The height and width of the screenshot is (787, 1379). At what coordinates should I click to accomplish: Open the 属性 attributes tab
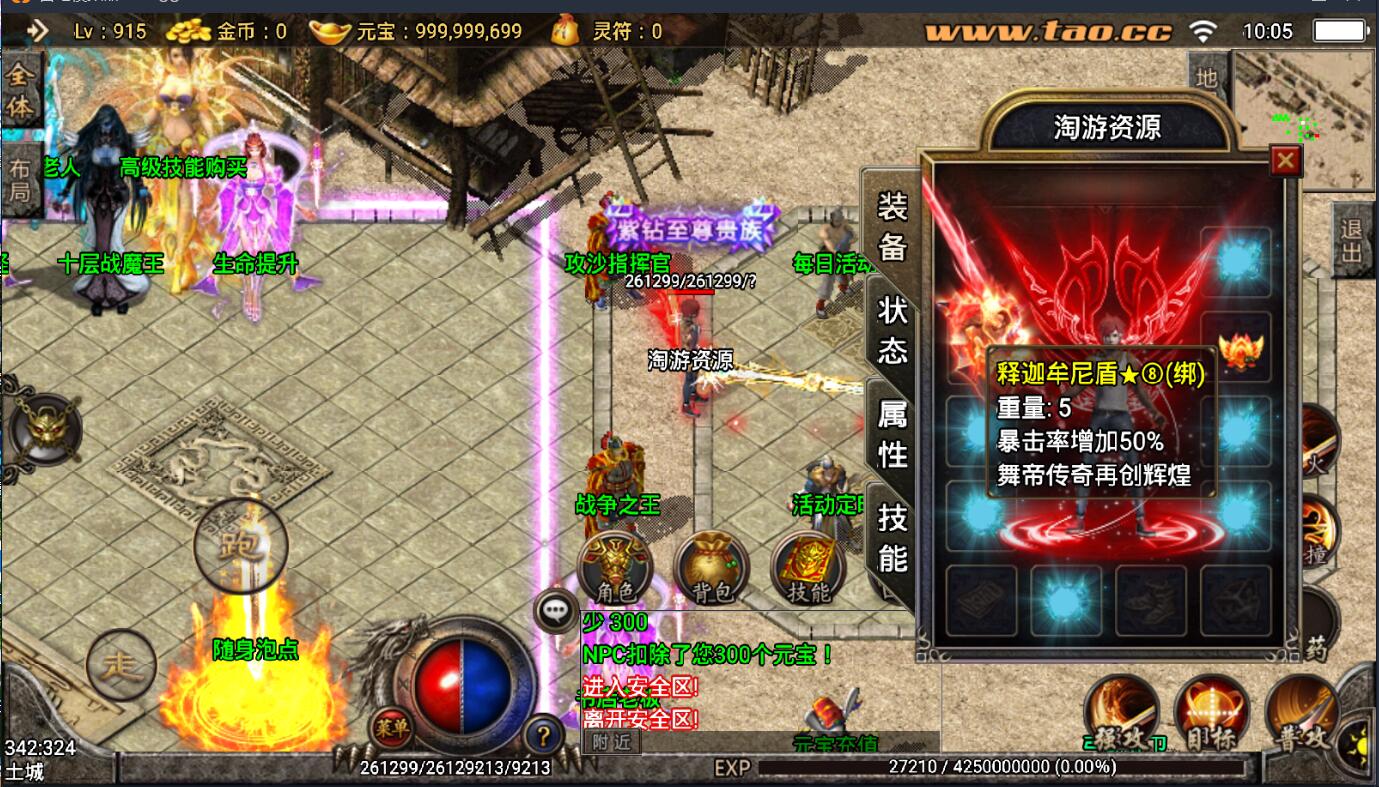click(x=892, y=433)
